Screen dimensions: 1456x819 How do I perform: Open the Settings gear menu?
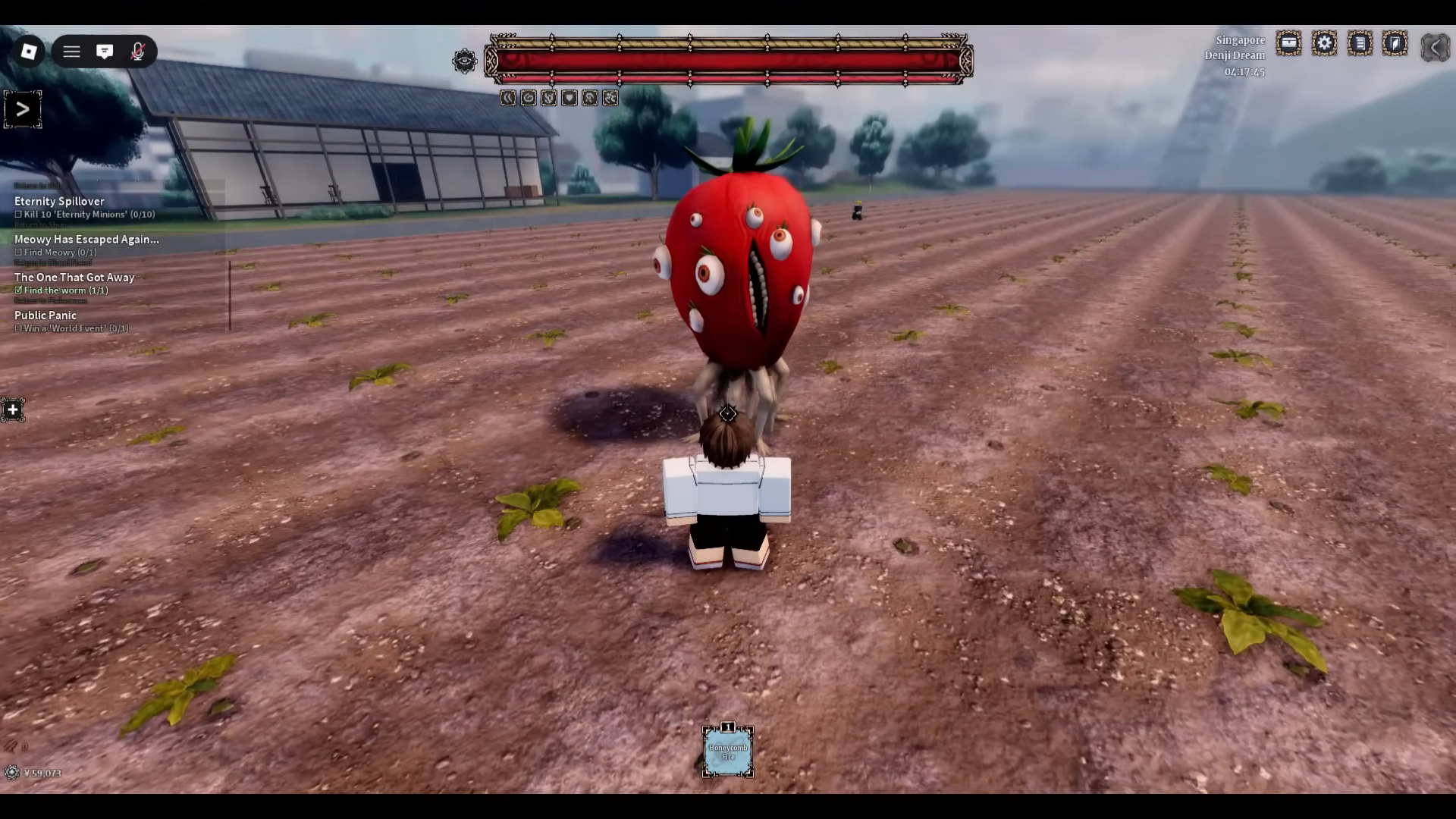coord(1325,43)
